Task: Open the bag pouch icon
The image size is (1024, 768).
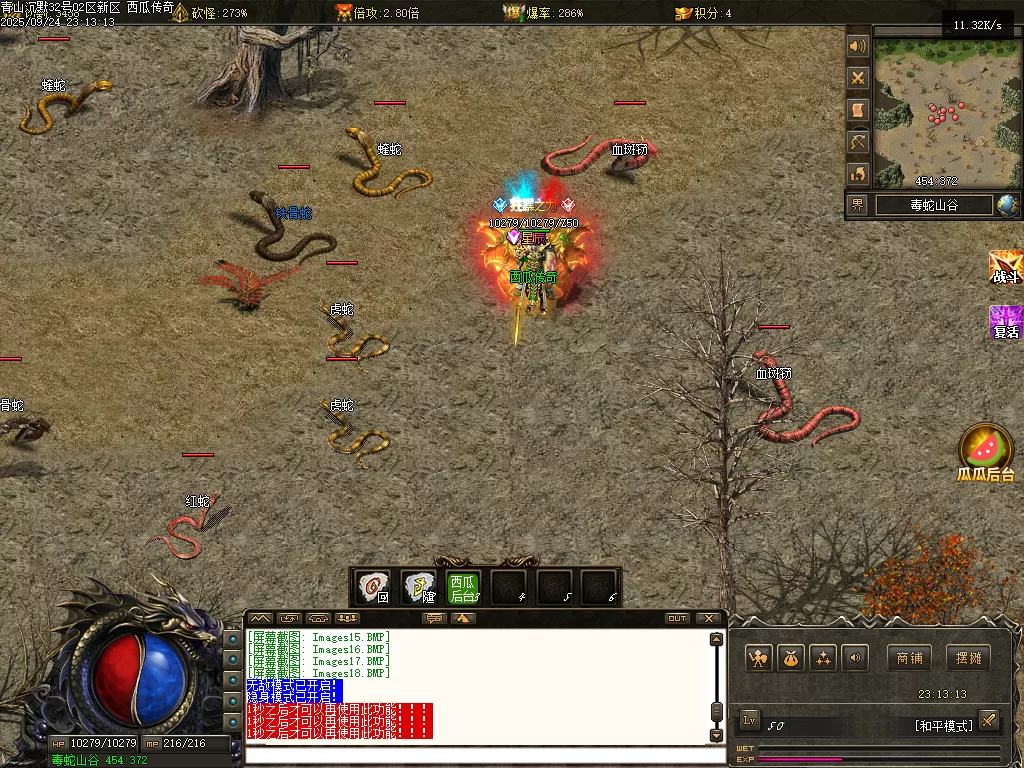Action: [x=791, y=657]
